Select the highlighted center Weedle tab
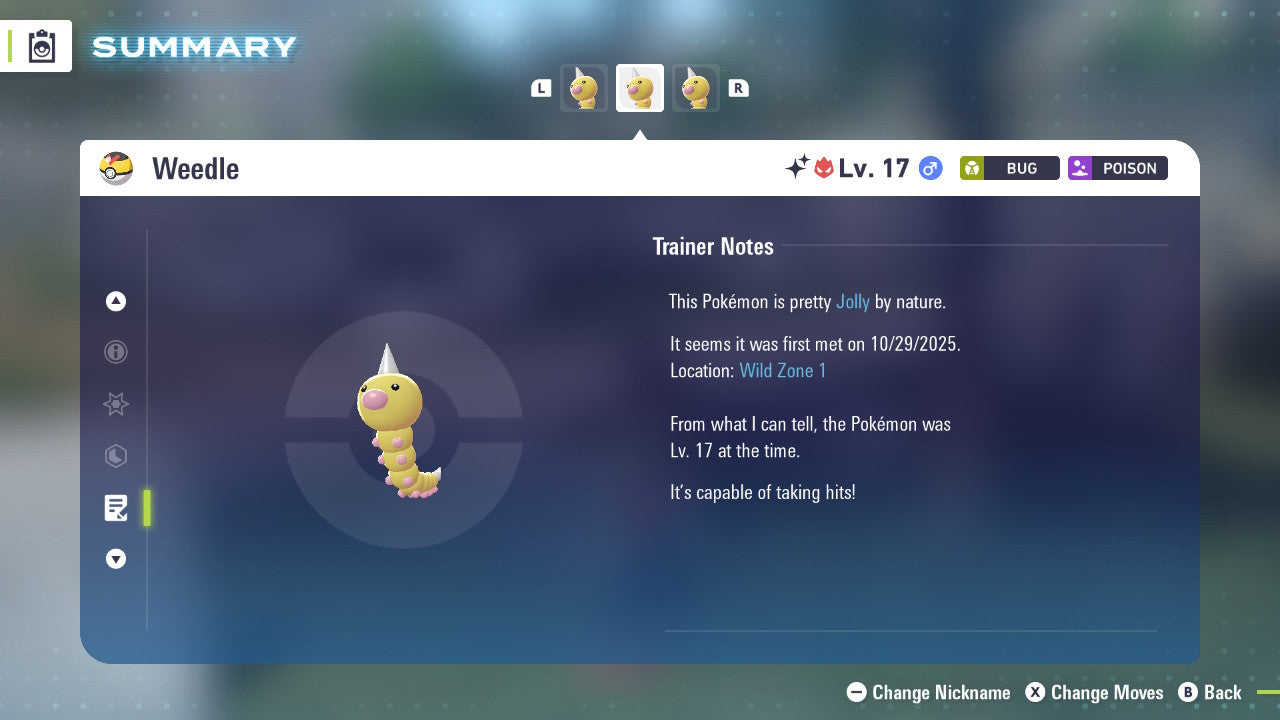Viewport: 1280px width, 720px height. [639, 87]
